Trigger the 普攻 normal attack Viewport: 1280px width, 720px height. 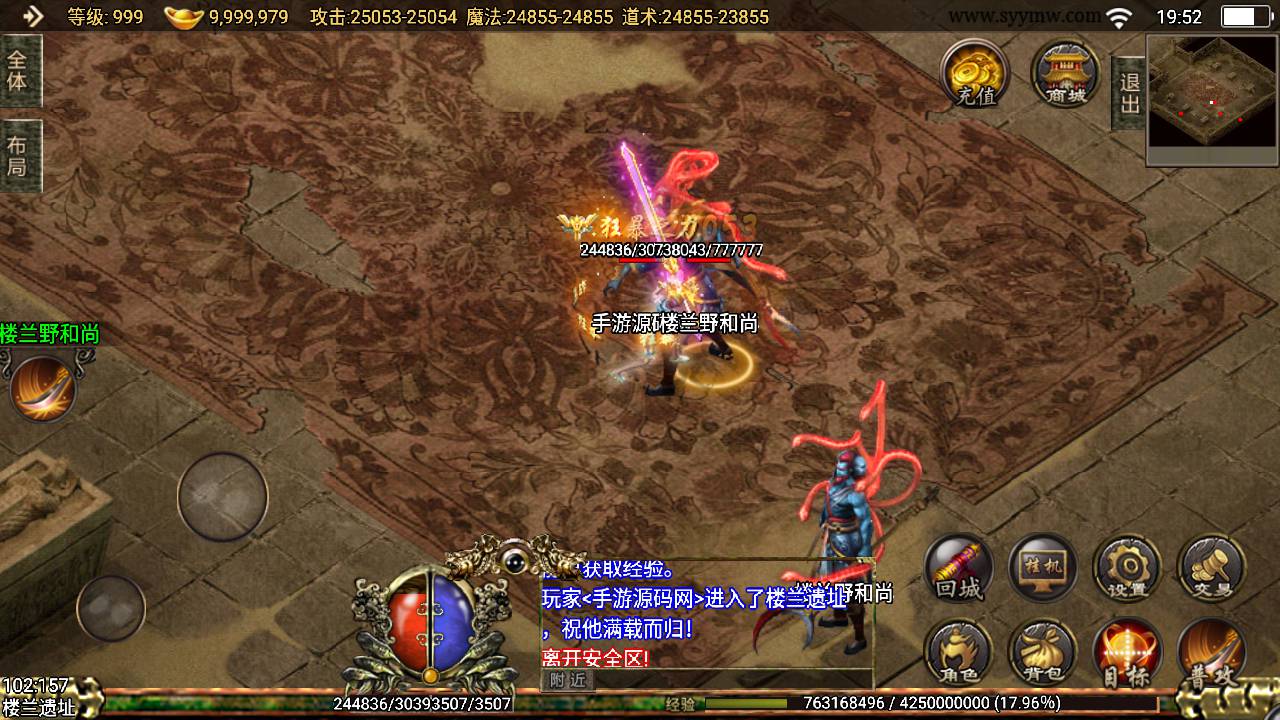[1212, 653]
